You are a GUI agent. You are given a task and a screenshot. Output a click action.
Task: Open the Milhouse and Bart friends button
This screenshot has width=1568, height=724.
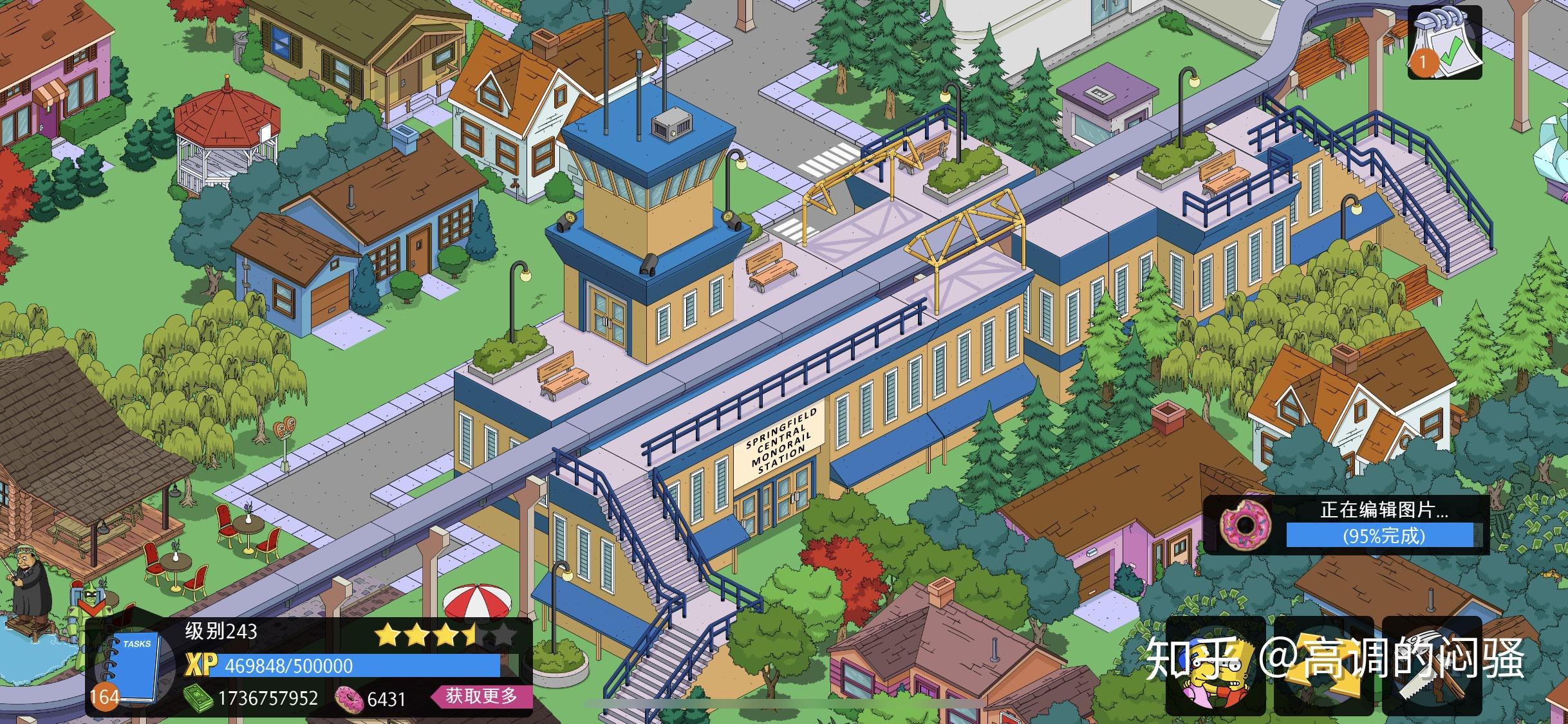pyautogui.click(x=1215, y=666)
